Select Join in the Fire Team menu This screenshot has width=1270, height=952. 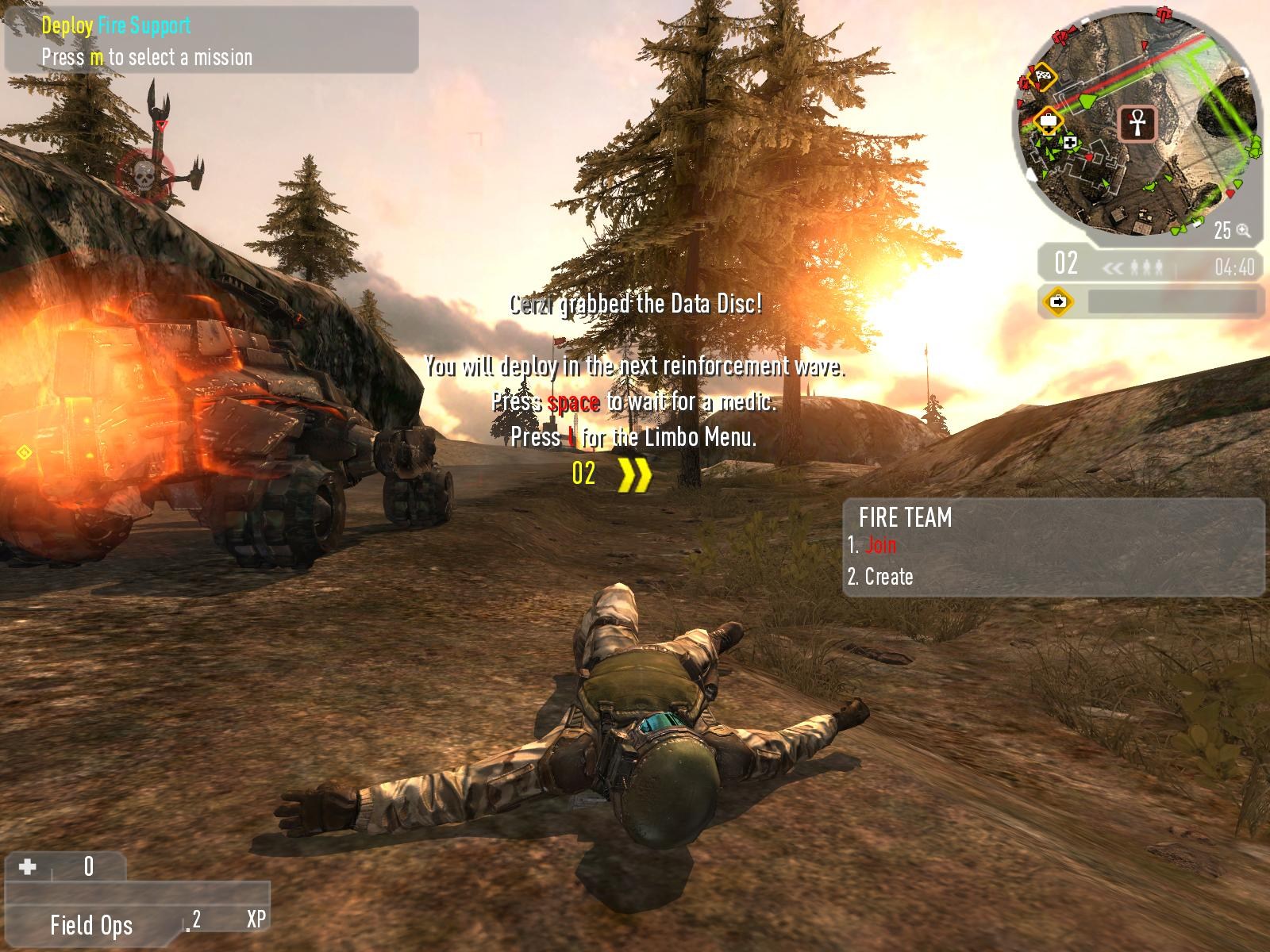coord(880,545)
